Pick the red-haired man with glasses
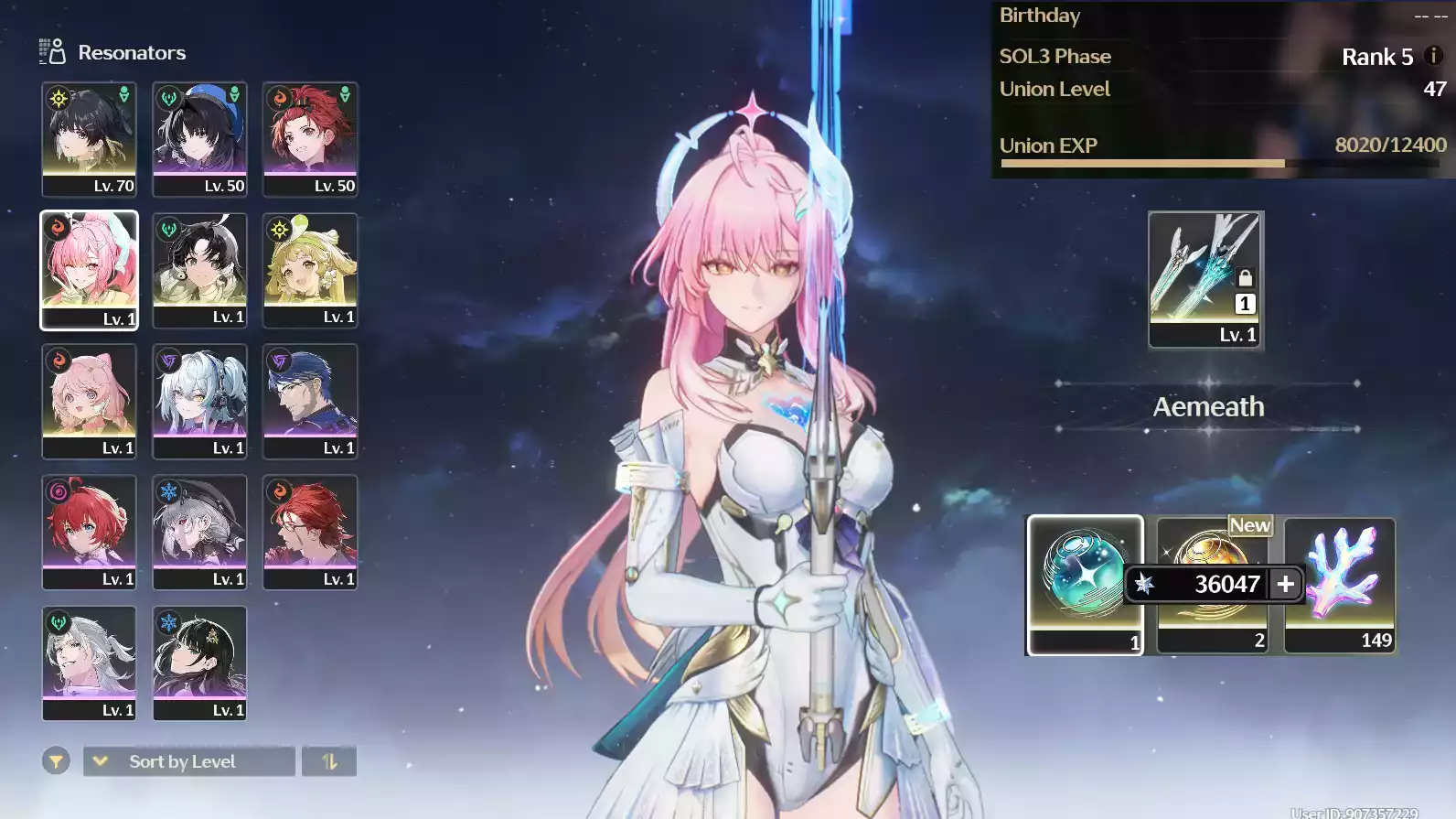 coord(310,532)
